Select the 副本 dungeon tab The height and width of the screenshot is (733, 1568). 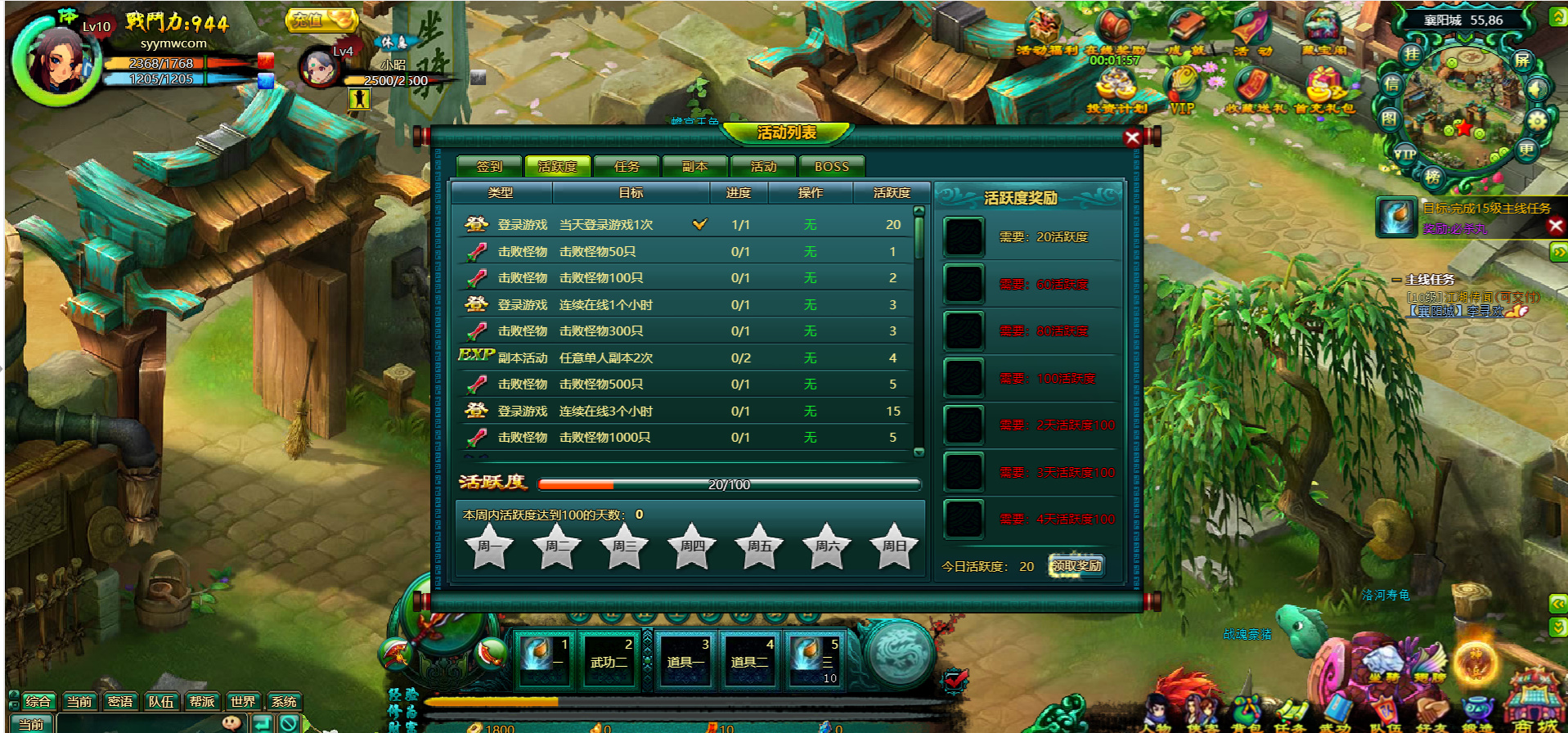[695, 166]
